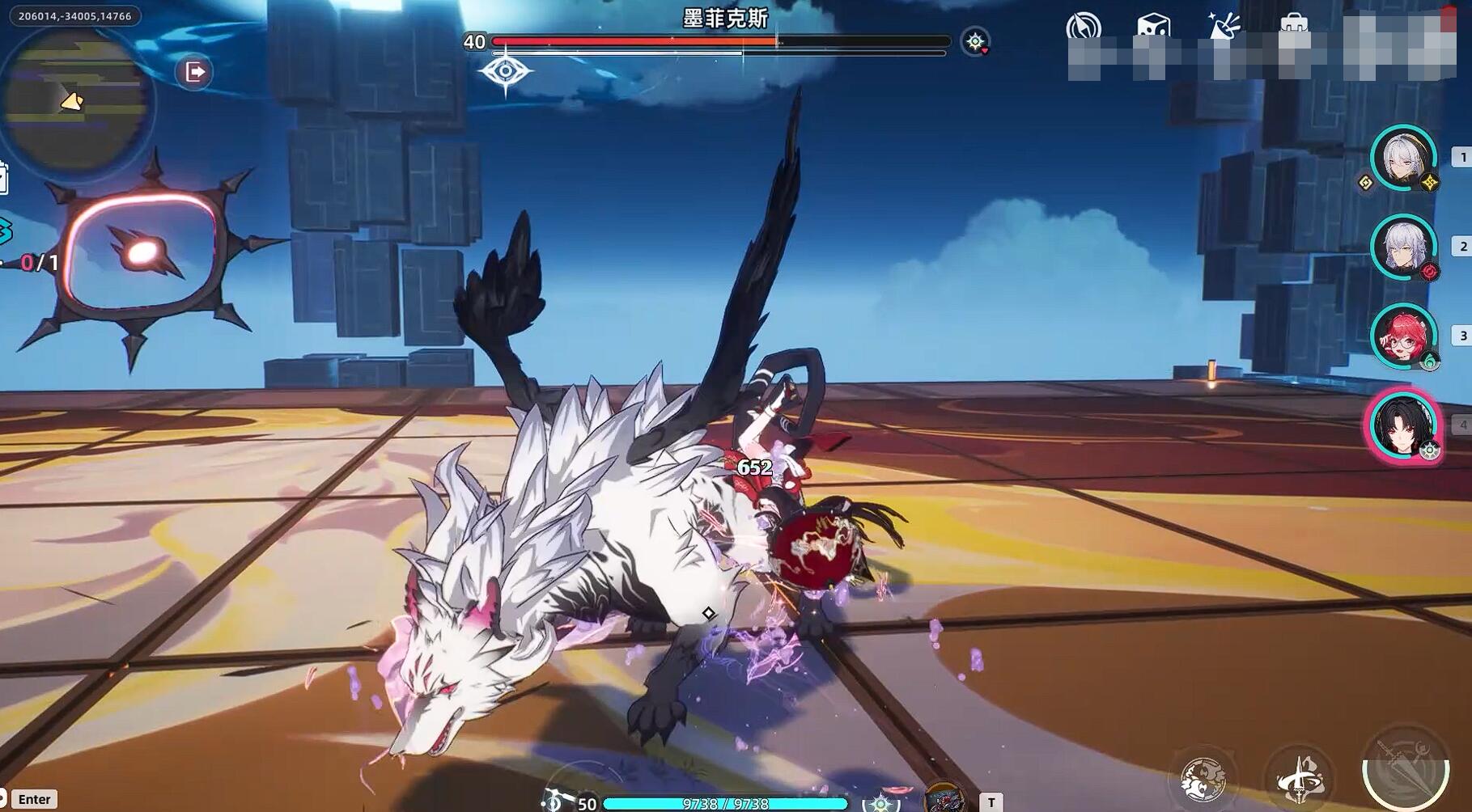Select the black-haired active character portrait

tap(1403, 426)
